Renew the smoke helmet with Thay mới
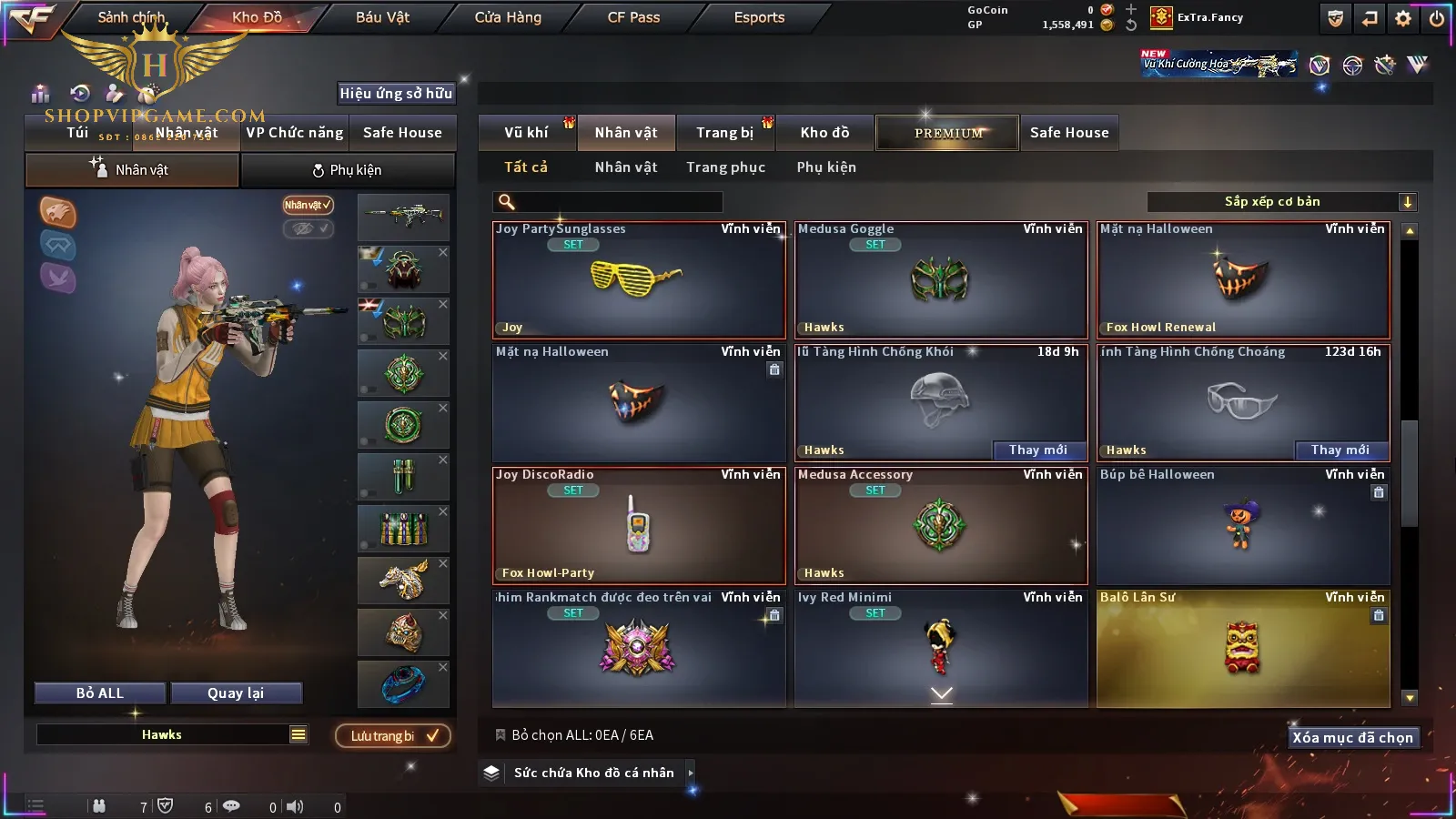 click(x=1037, y=450)
